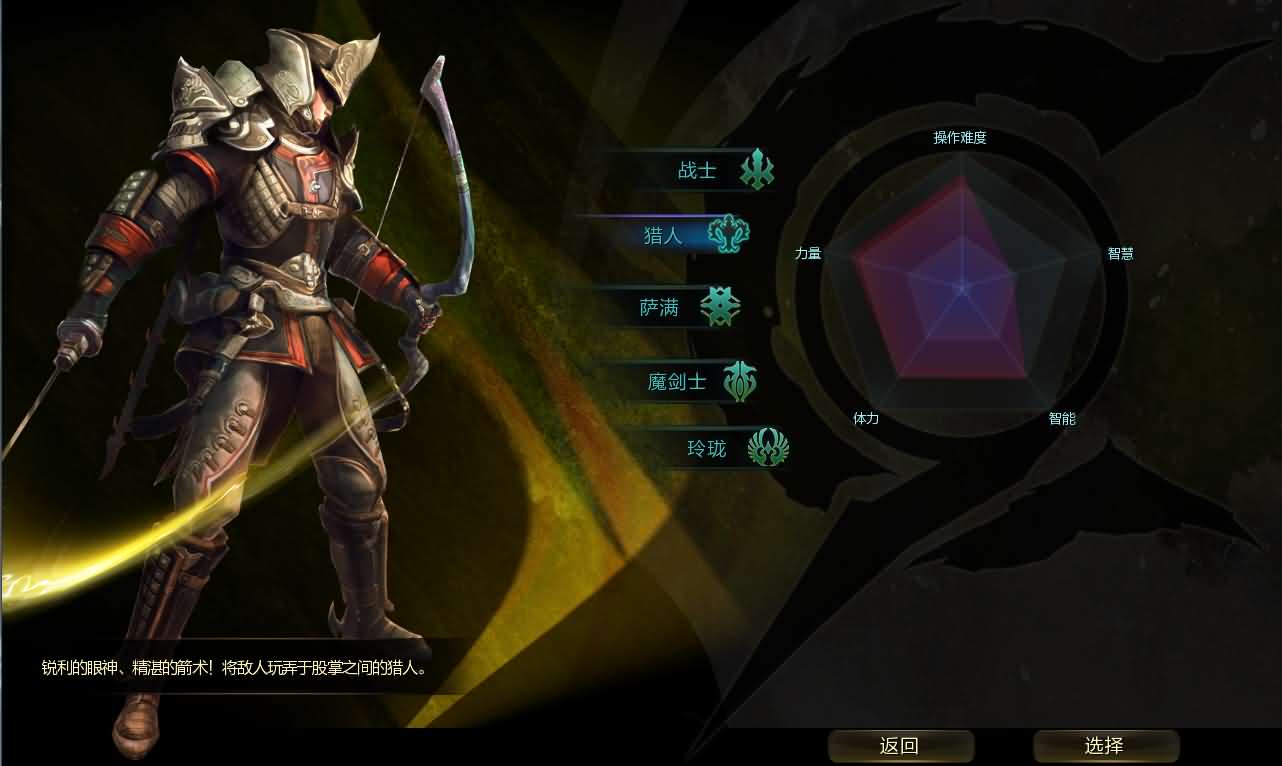Viewport: 1282px width, 766px height.
Task: Click the 智能 stat label
Action: click(1063, 419)
